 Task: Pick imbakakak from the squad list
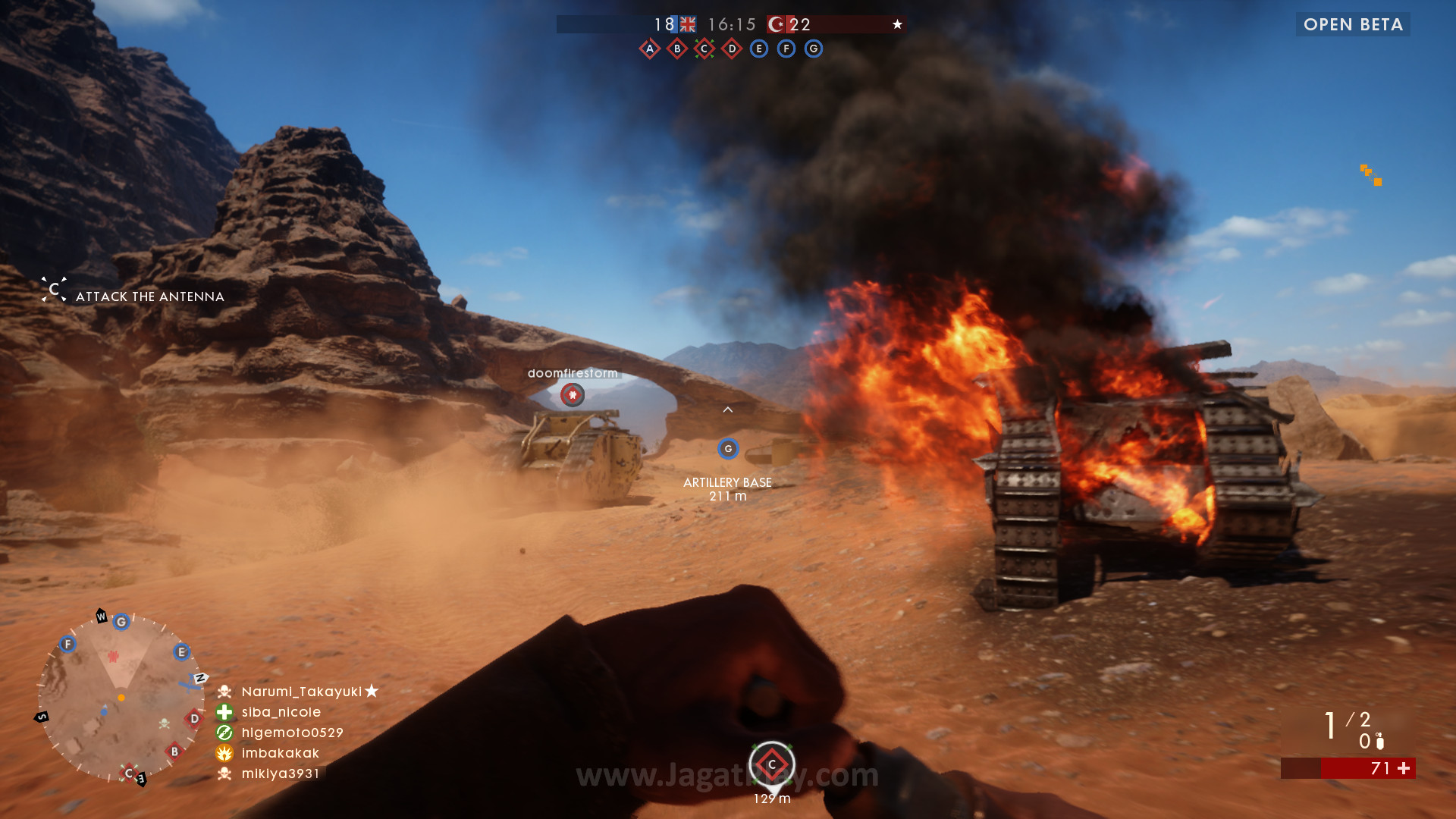point(280,753)
